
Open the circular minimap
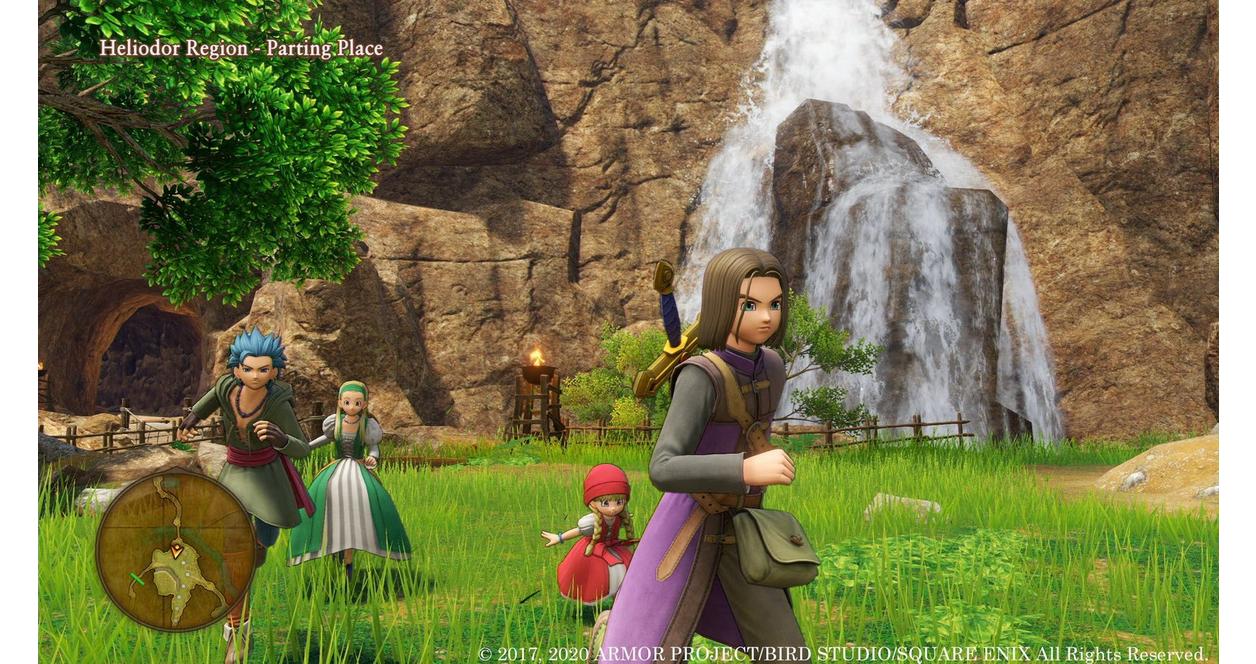176,549
